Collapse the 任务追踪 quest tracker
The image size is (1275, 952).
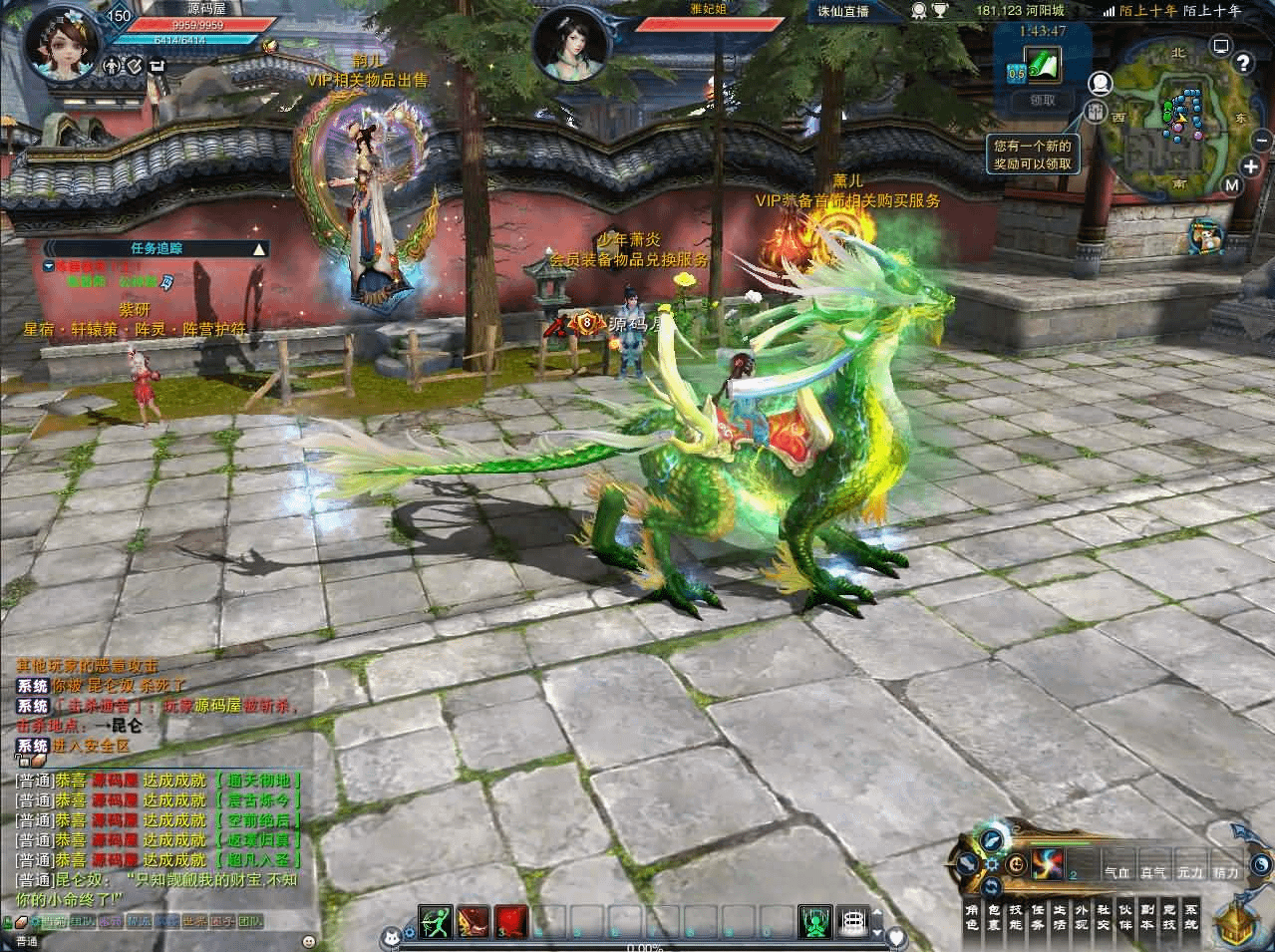(258, 249)
